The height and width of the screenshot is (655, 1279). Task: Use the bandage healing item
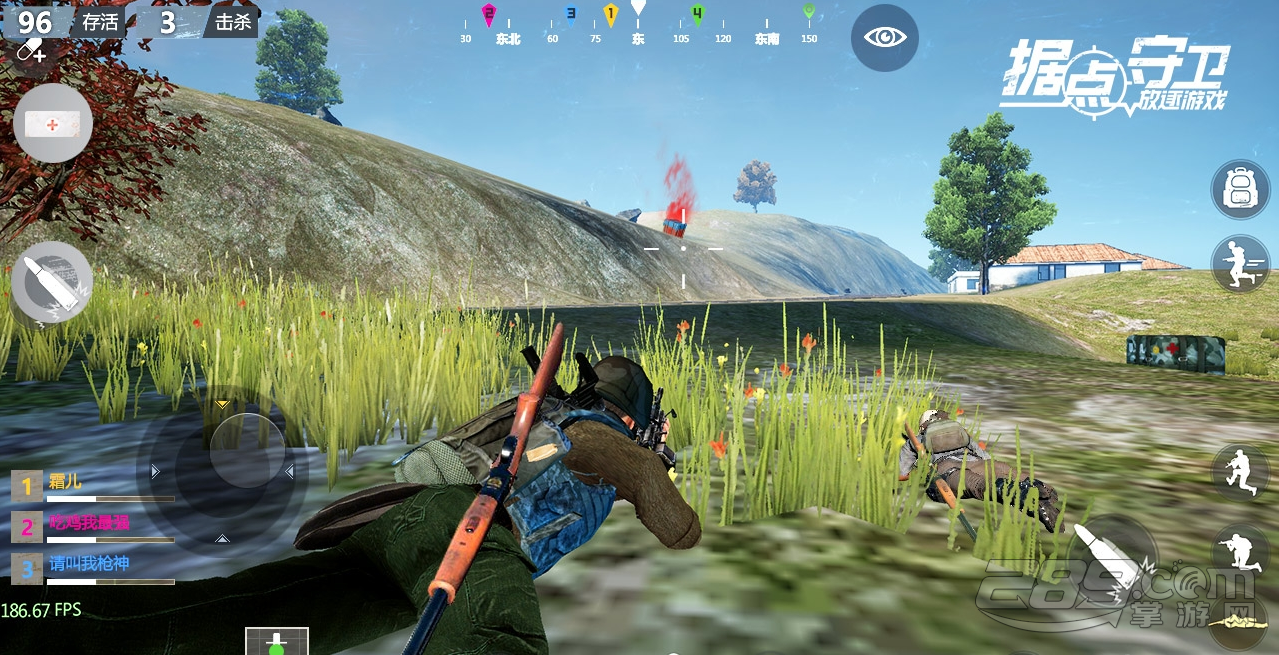coord(53,124)
